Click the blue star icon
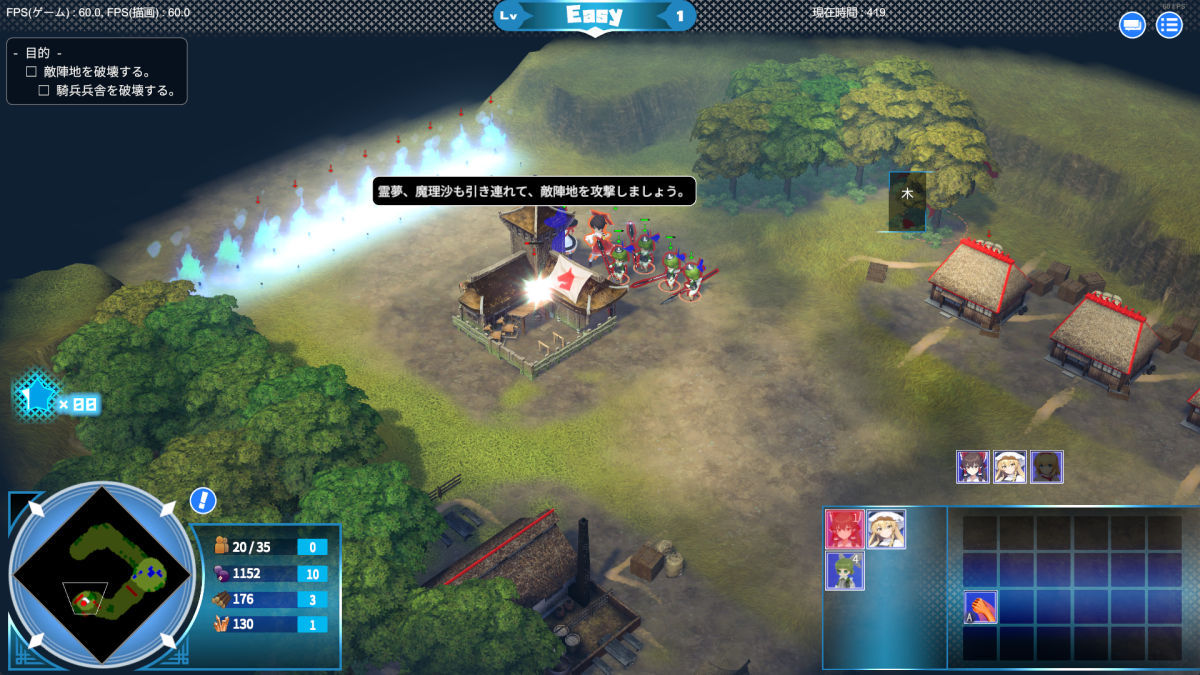Image resolution: width=1200 pixels, height=675 pixels. coord(38,397)
